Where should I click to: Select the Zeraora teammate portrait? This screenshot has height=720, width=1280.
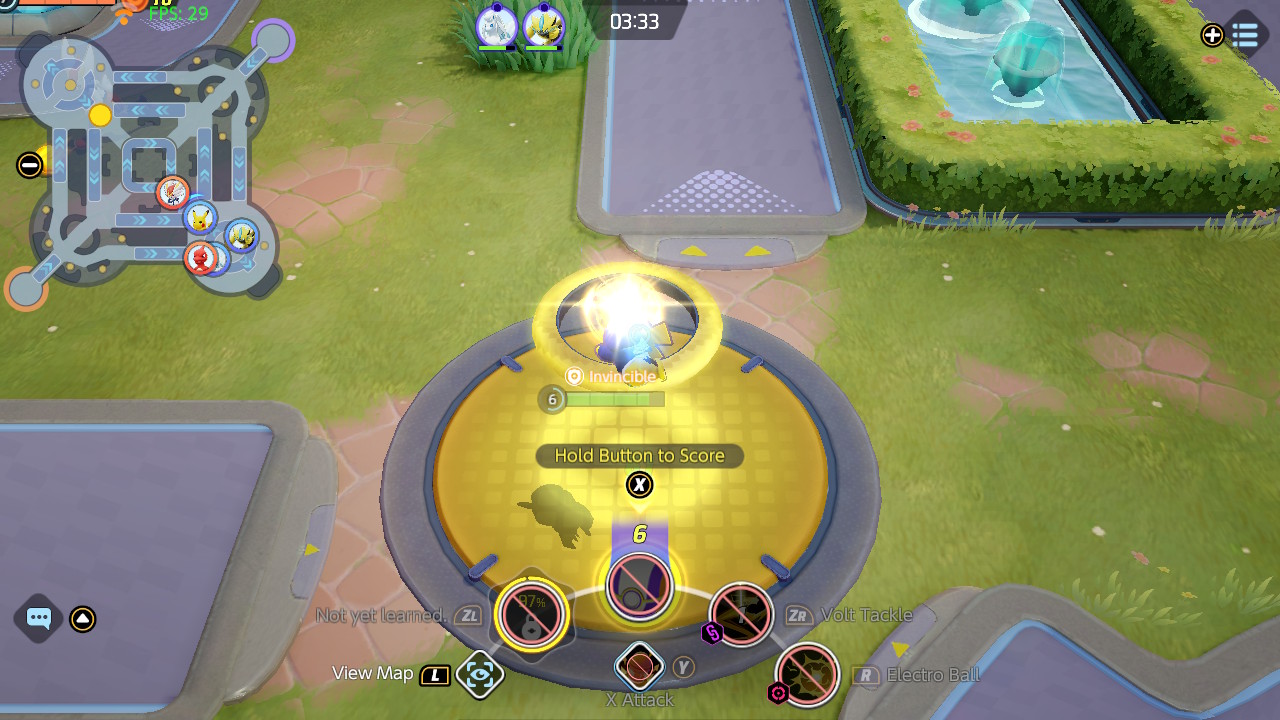[x=544, y=25]
